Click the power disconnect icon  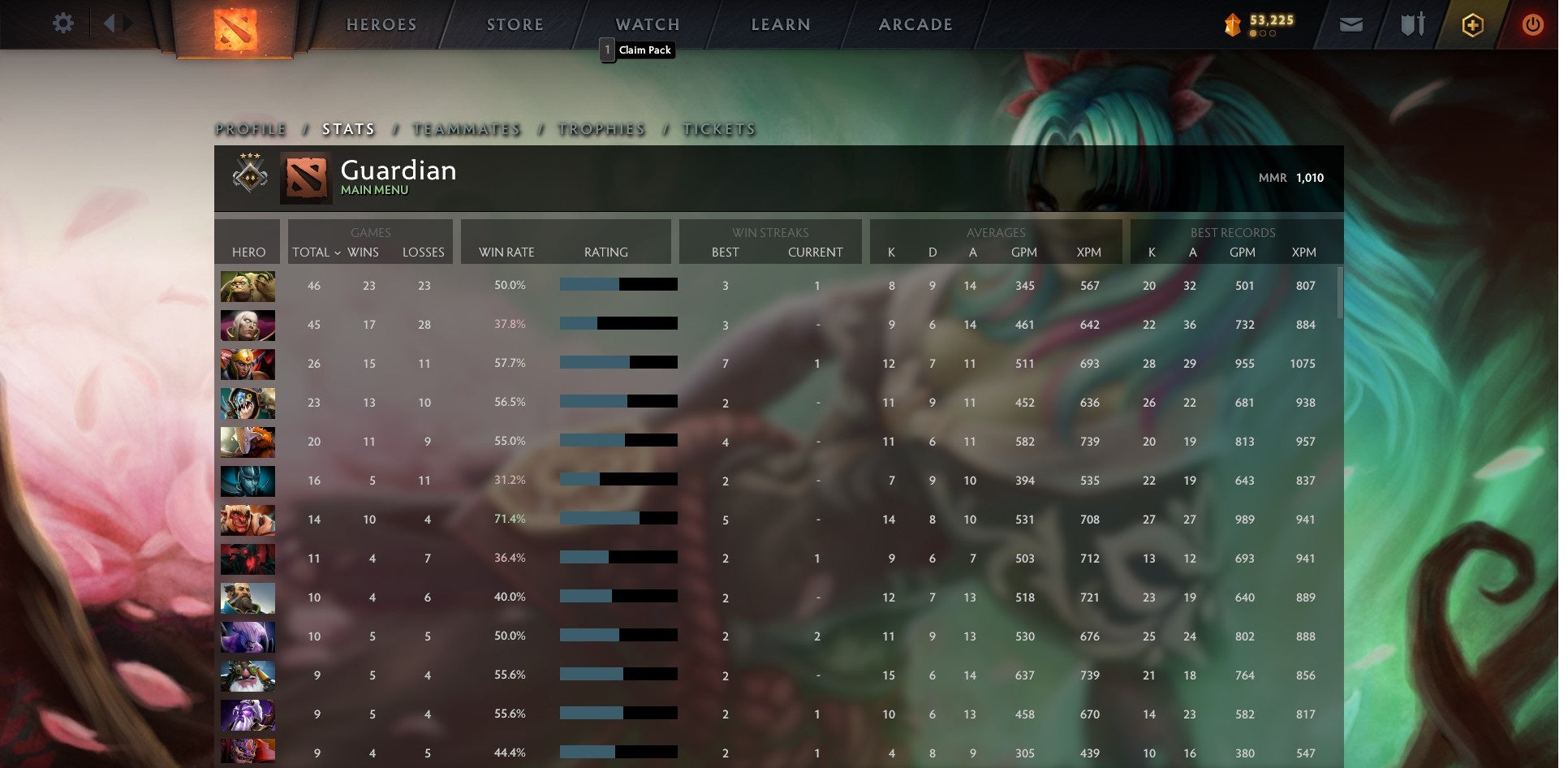pos(1534,24)
